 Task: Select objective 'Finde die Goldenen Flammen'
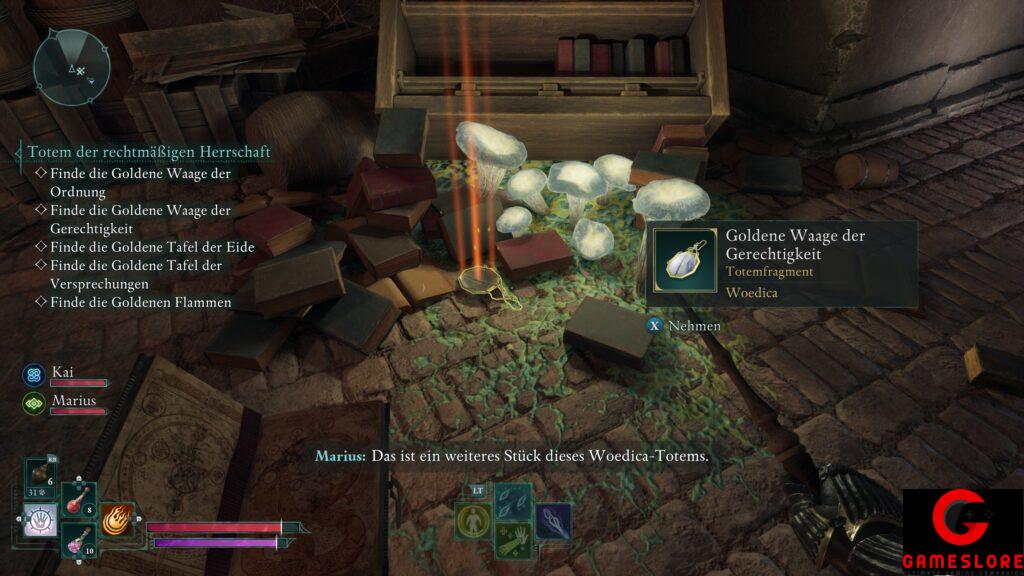point(140,302)
